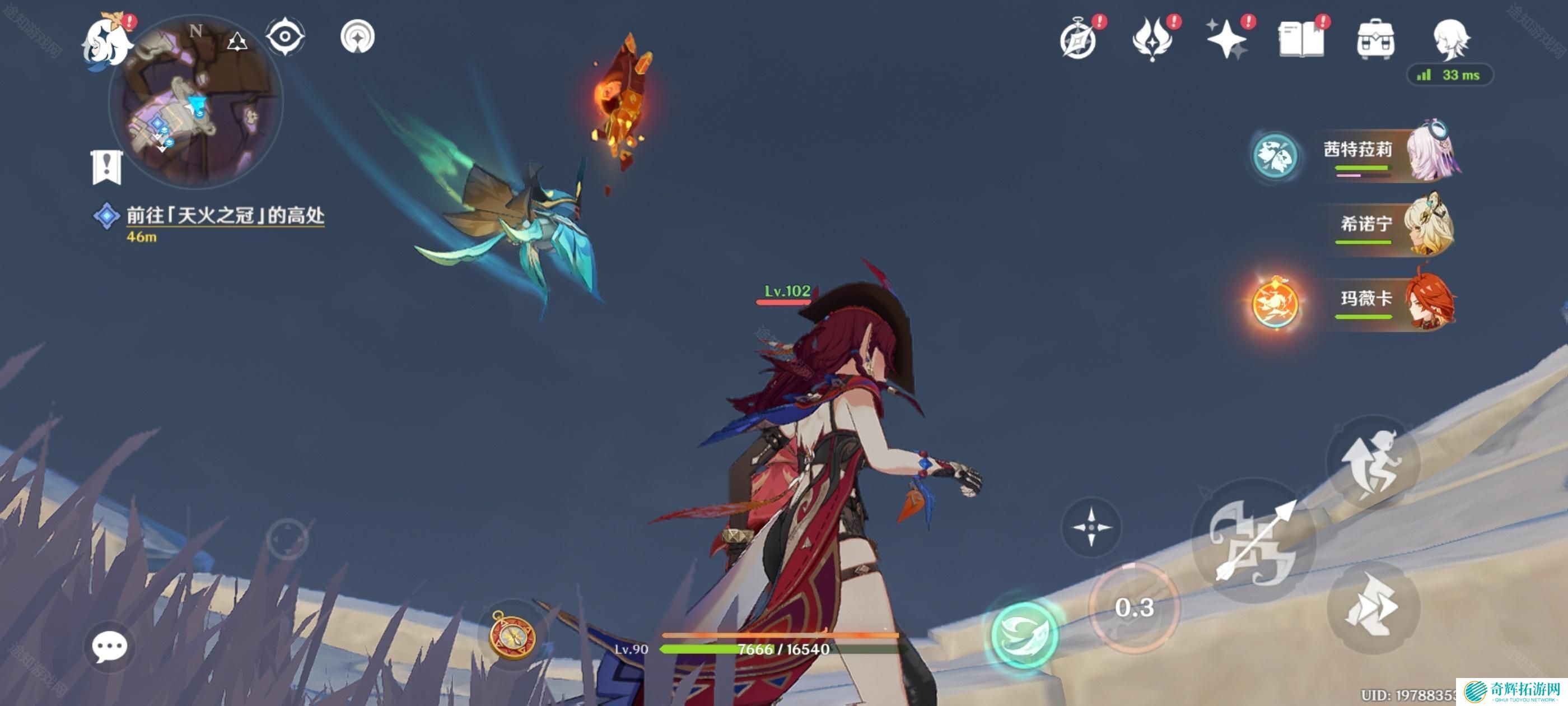
Task: Tap the four-point aiming mode button
Action: click(x=1091, y=526)
